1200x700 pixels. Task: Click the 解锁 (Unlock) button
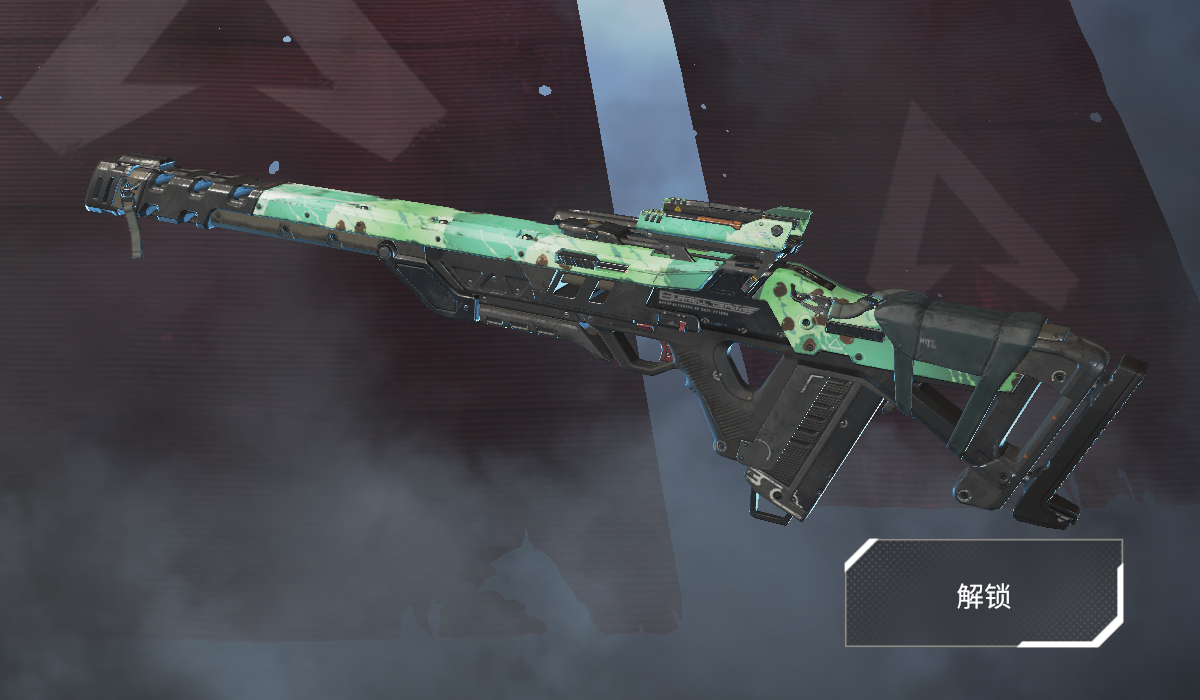pyautogui.click(x=983, y=594)
